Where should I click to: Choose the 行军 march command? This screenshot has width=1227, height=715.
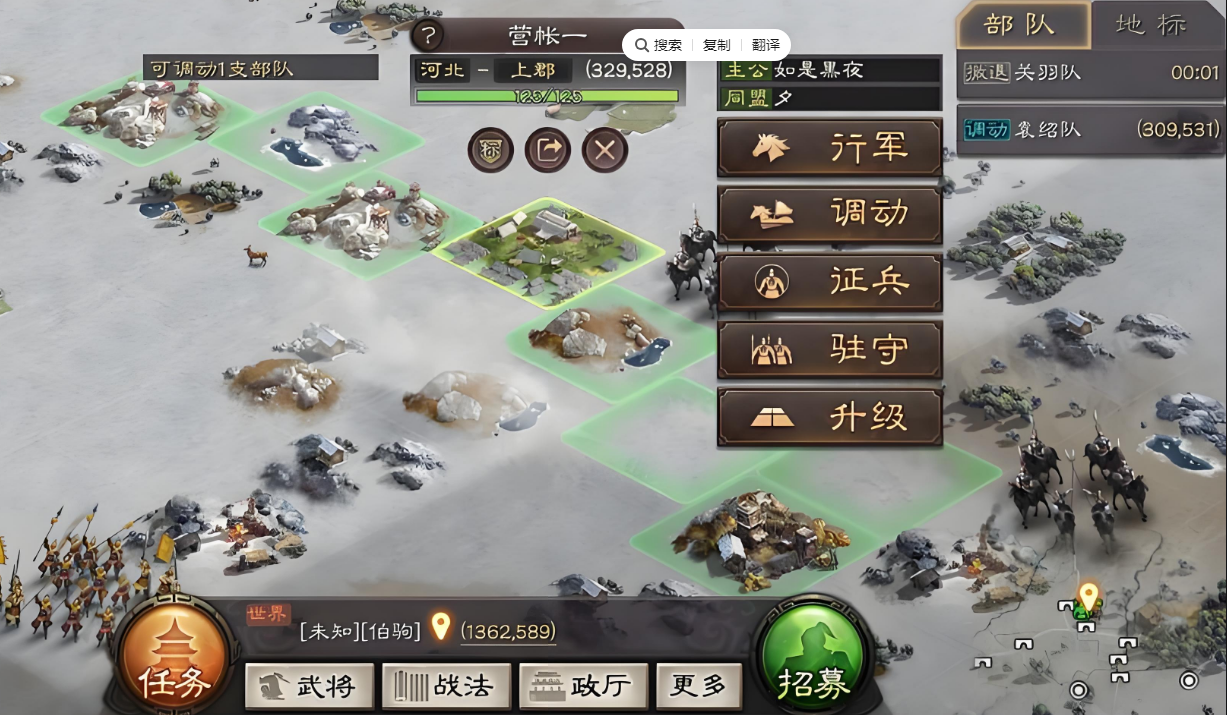point(829,148)
